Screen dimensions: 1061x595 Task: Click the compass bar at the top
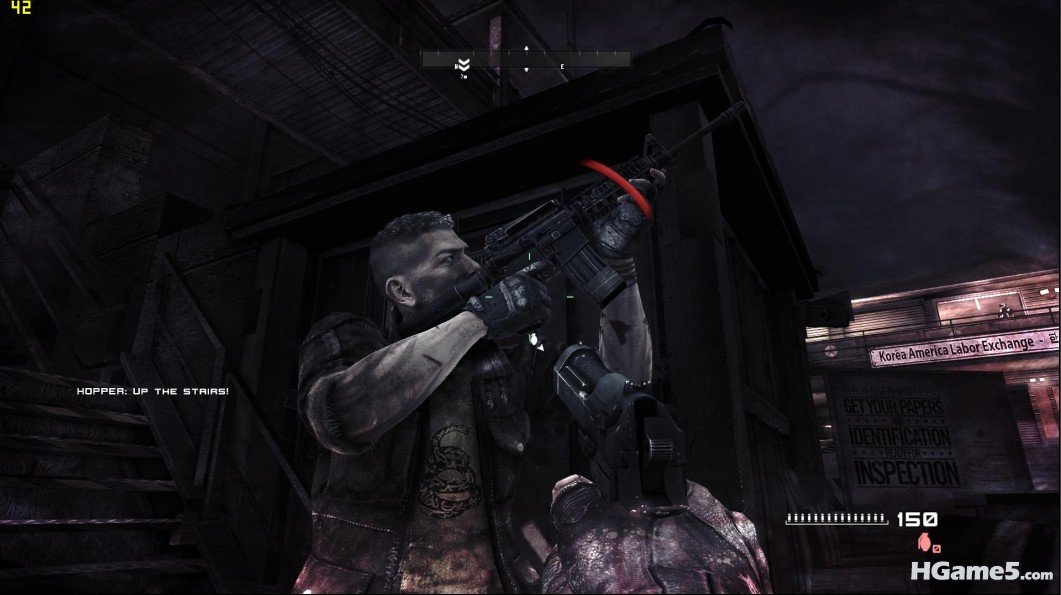pos(526,60)
